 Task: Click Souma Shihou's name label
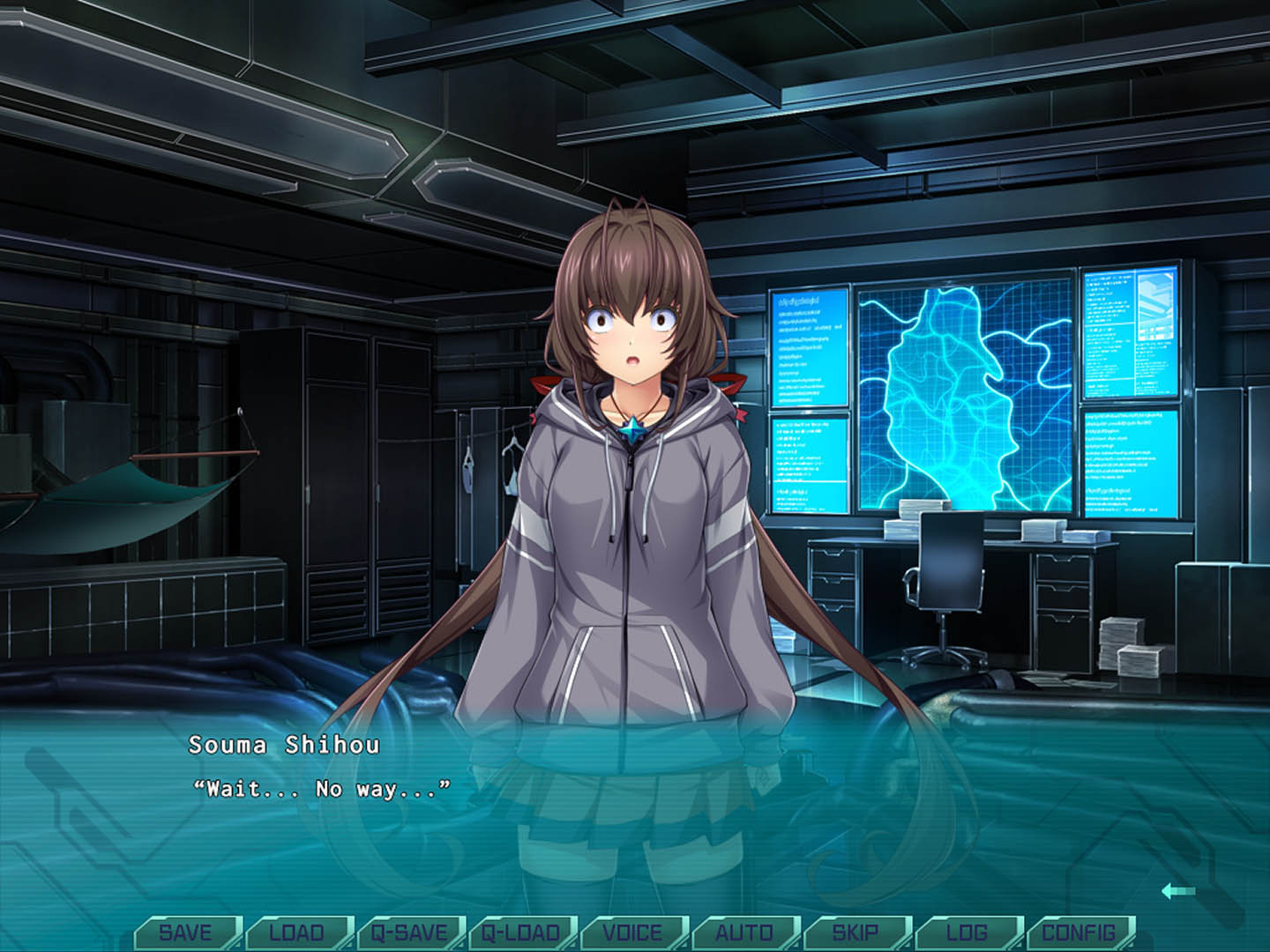[x=282, y=749]
